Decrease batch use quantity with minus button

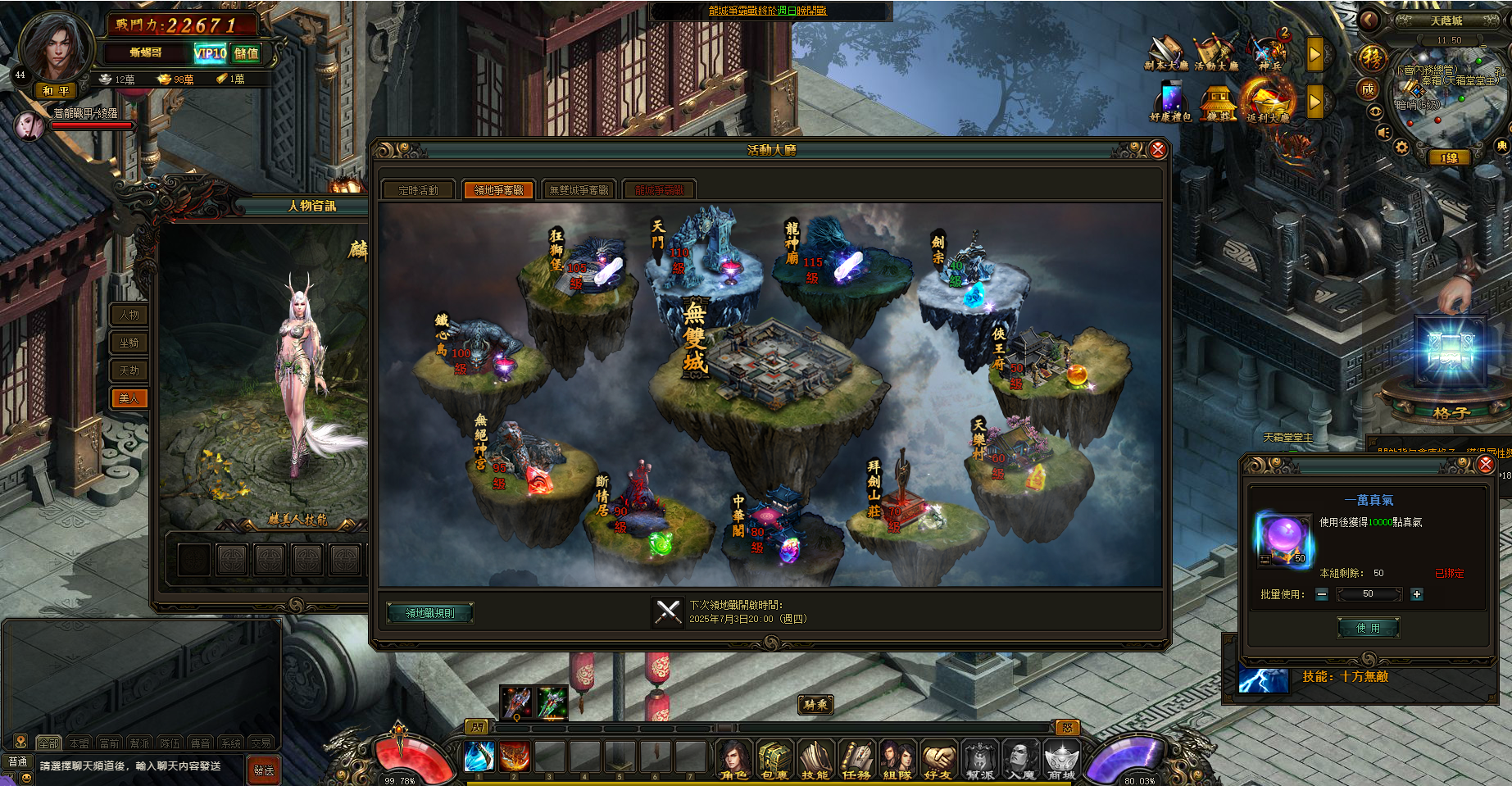1322,594
